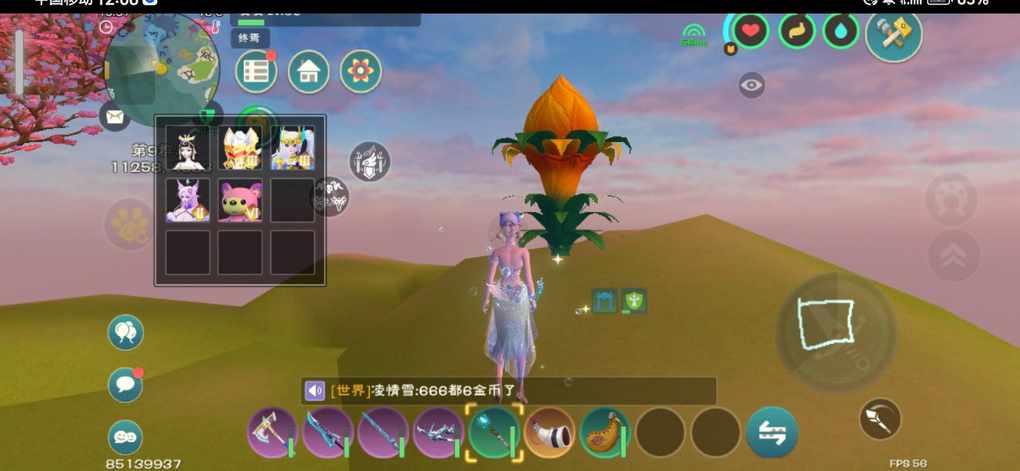Viewport: 1020px width, 471px height.
Task: Open the list menu button
Action: click(x=256, y=72)
